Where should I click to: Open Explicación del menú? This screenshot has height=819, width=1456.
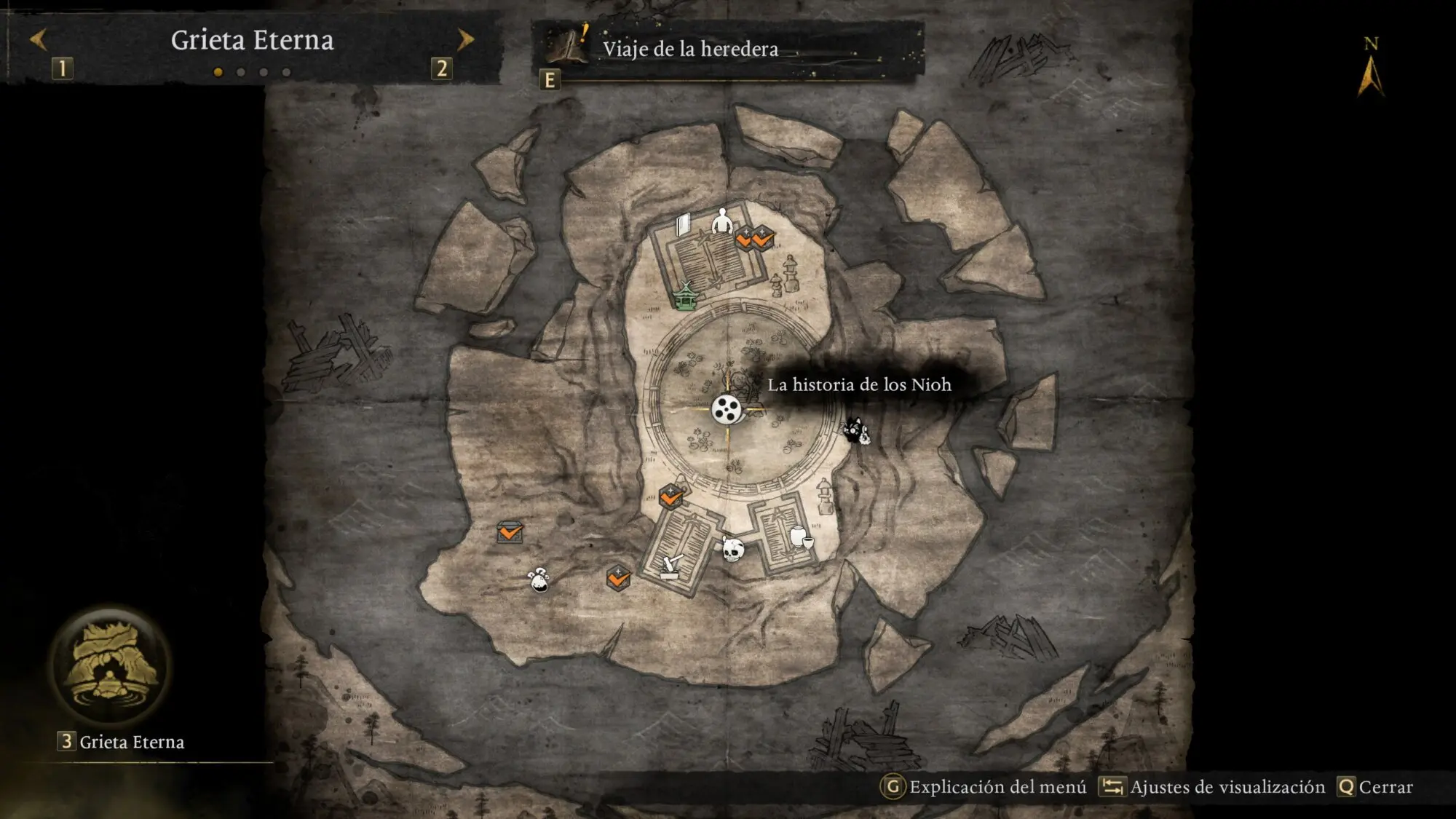click(x=984, y=787)
